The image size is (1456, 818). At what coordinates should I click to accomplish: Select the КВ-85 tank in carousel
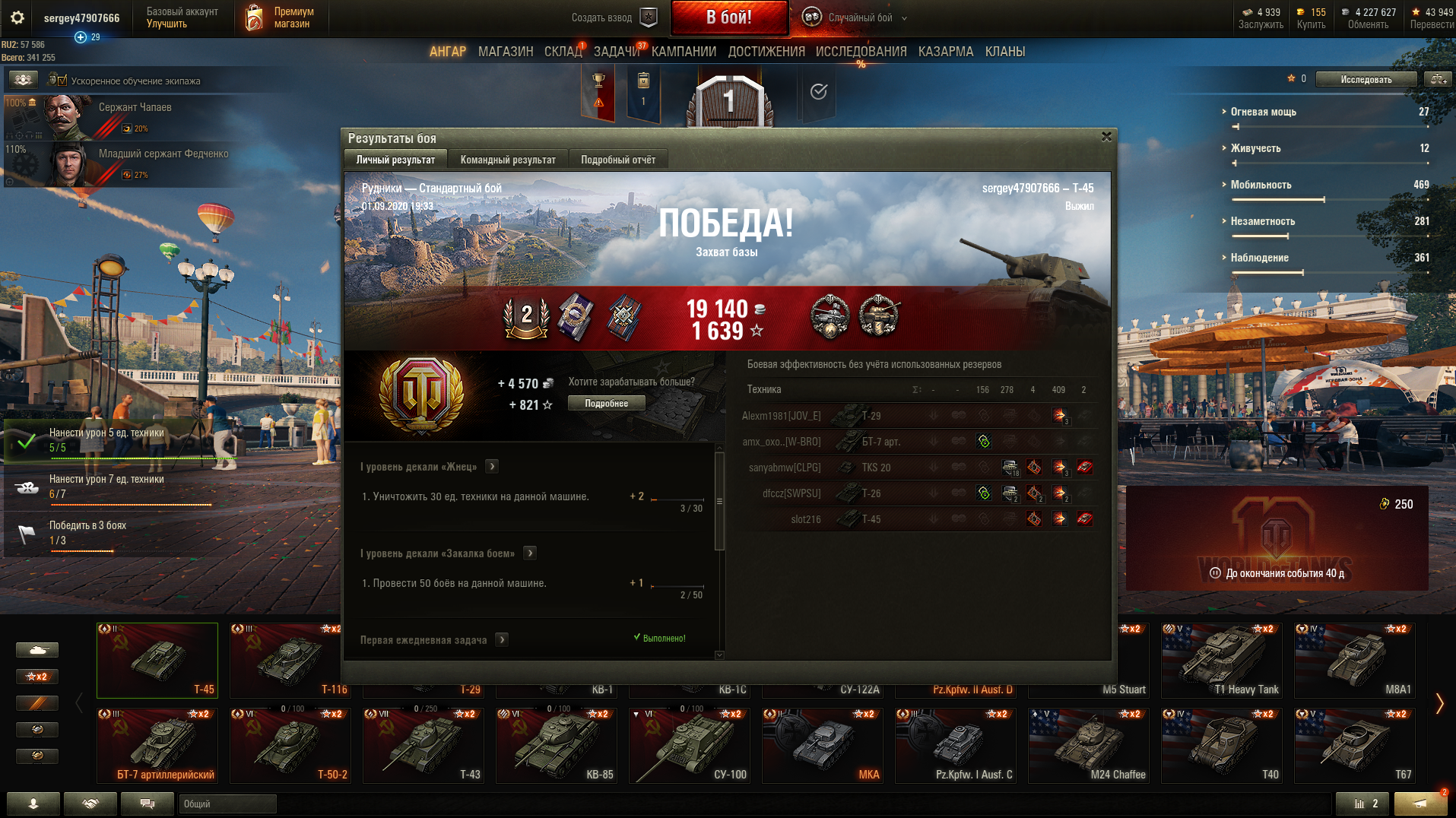point(557,745)
